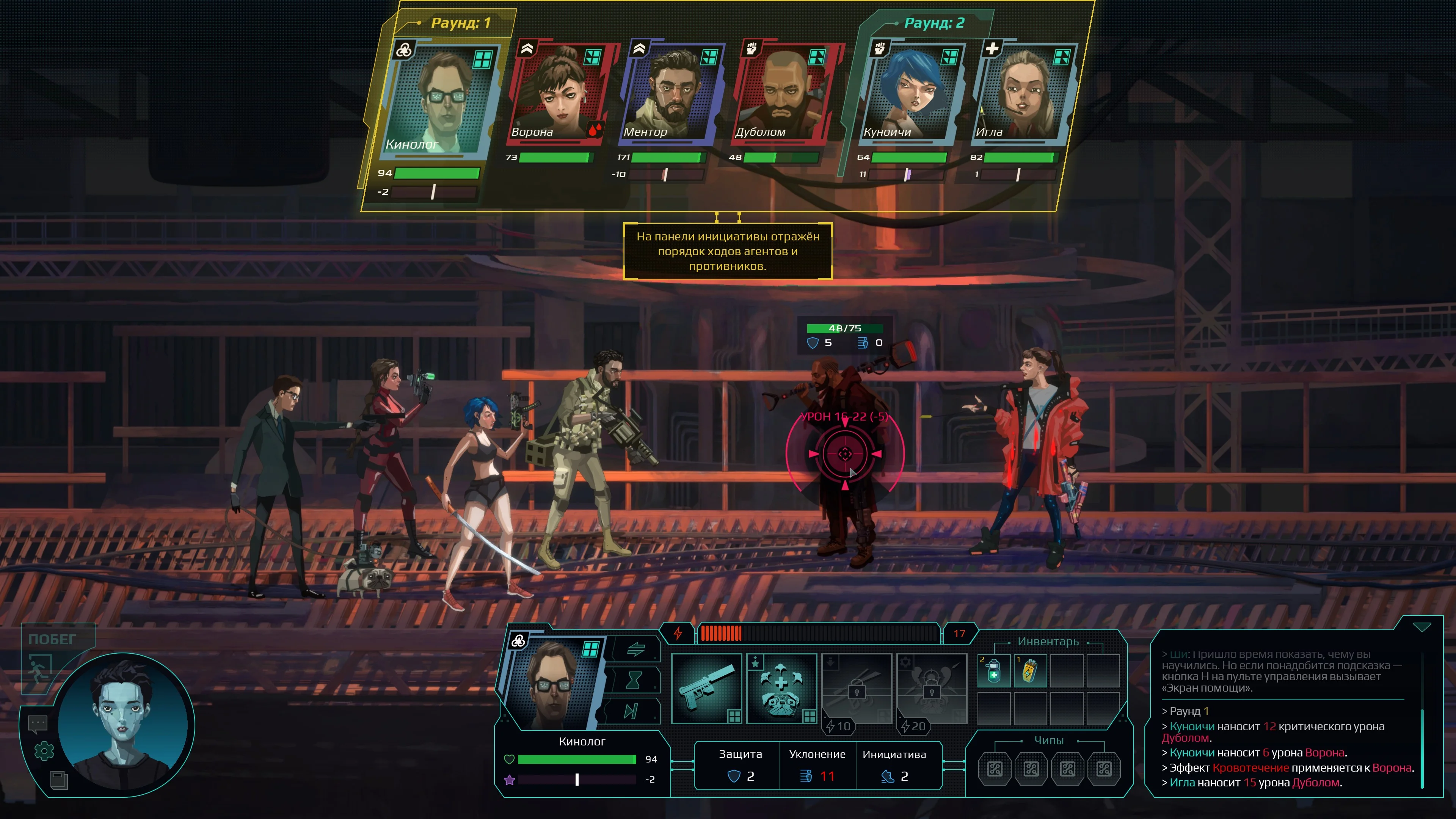Select the silenced pistol attack ability
The width and height of the screenshot is (1456, 819).
(706, 688)
